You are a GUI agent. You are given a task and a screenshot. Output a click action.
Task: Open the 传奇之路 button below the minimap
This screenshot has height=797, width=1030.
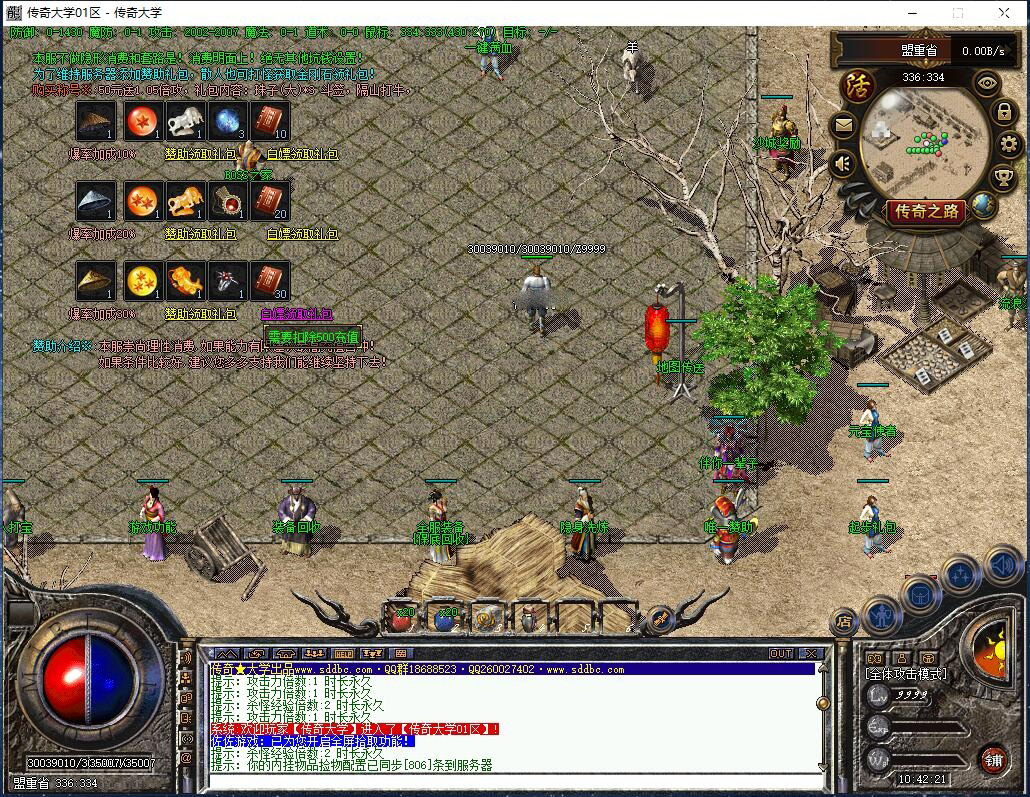927,211
